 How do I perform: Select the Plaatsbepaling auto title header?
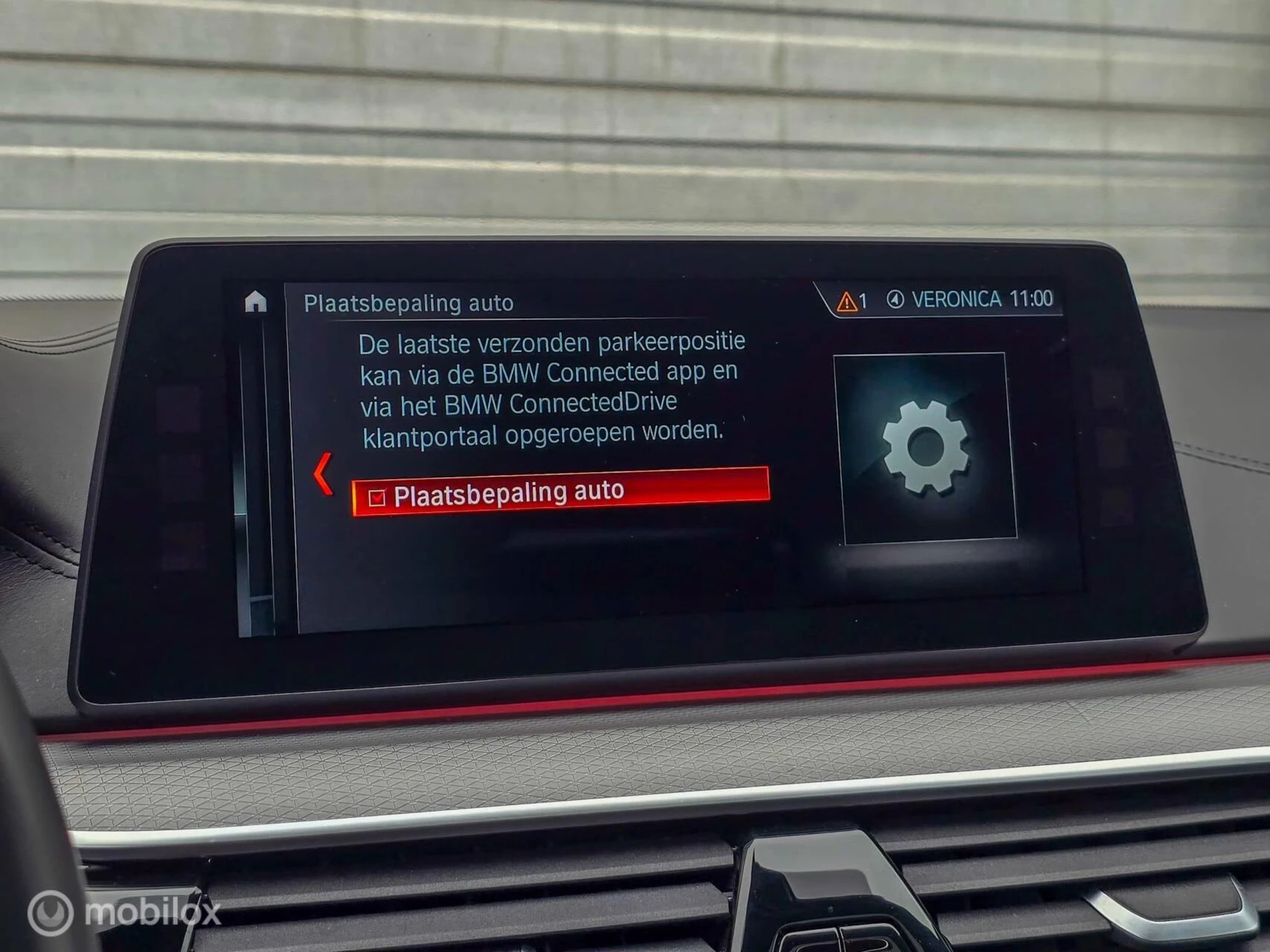pyautogui.click(x=408, y=302)
